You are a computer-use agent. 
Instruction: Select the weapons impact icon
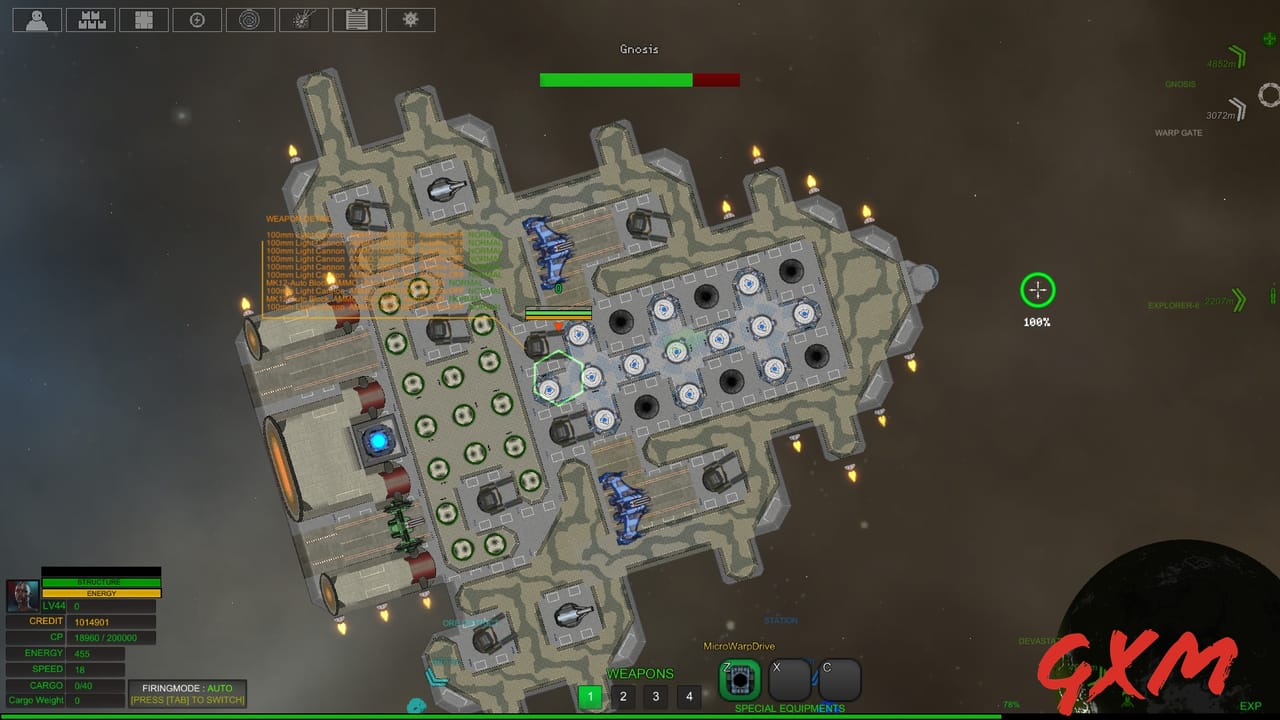point(304,19)
